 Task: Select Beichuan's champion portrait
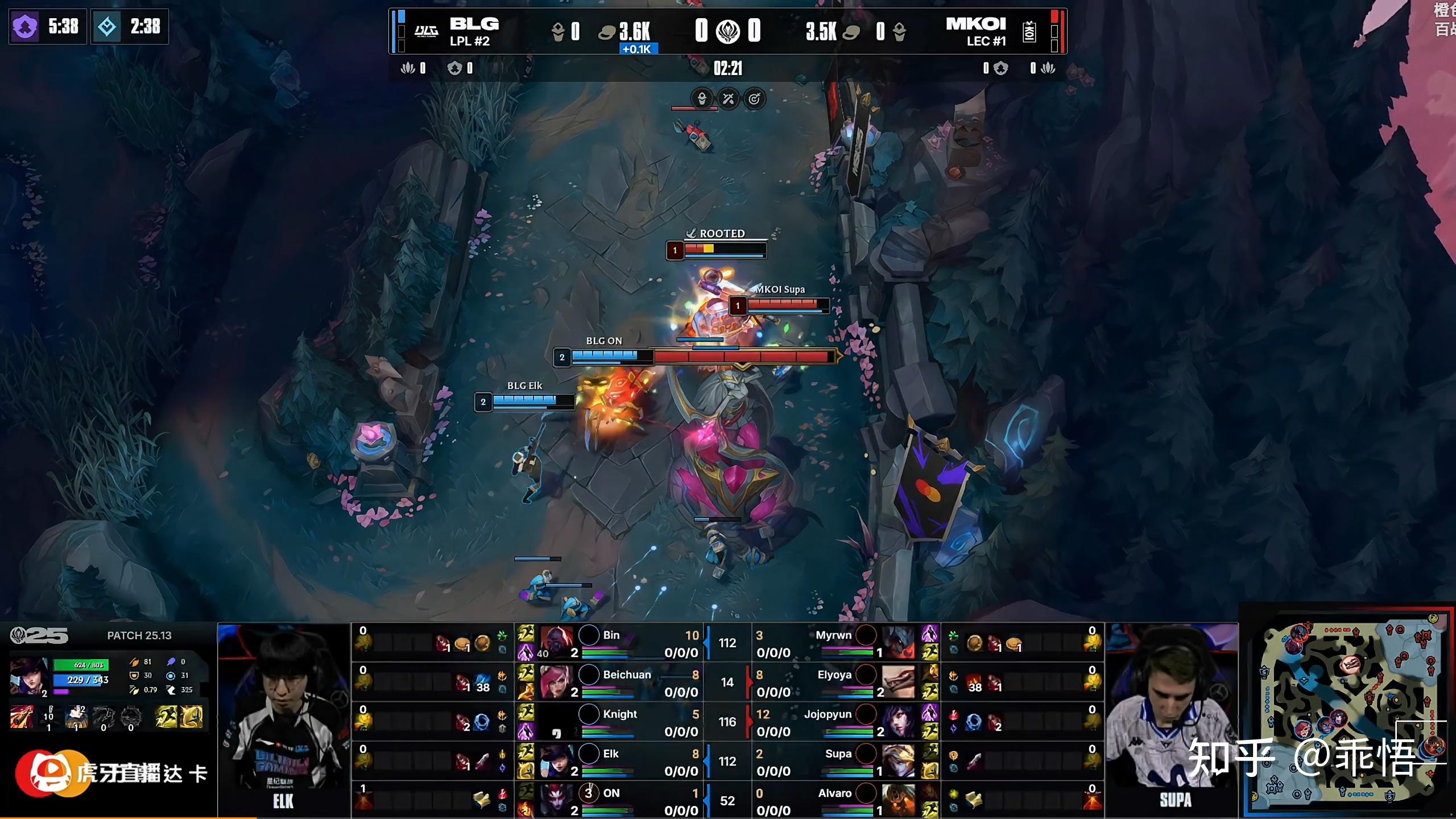coord(556,681)
